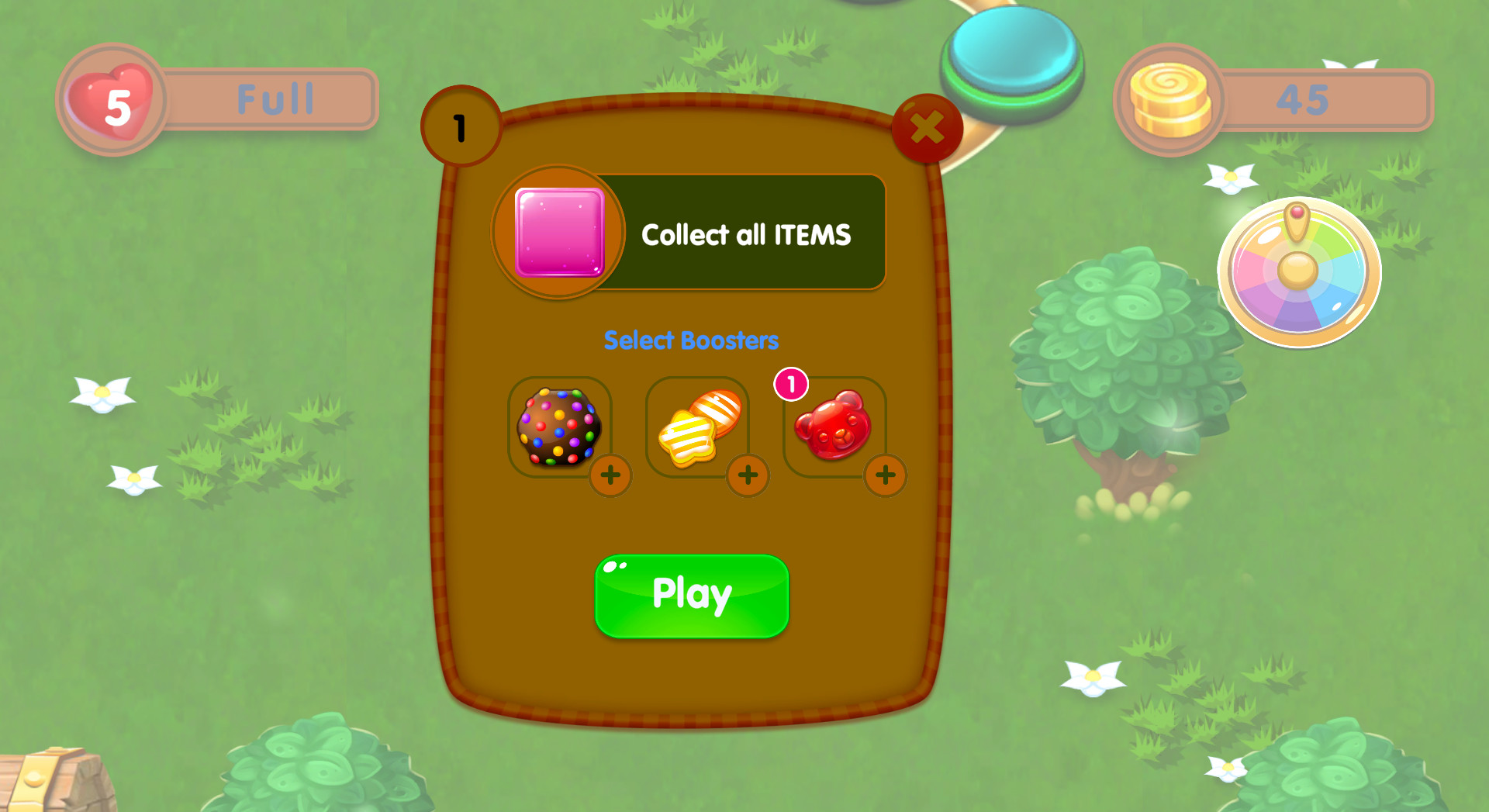Open the gummy bear purchase with plus
Screen dimensions: 1489x812
pyautogui.click(x=886, y=476)
